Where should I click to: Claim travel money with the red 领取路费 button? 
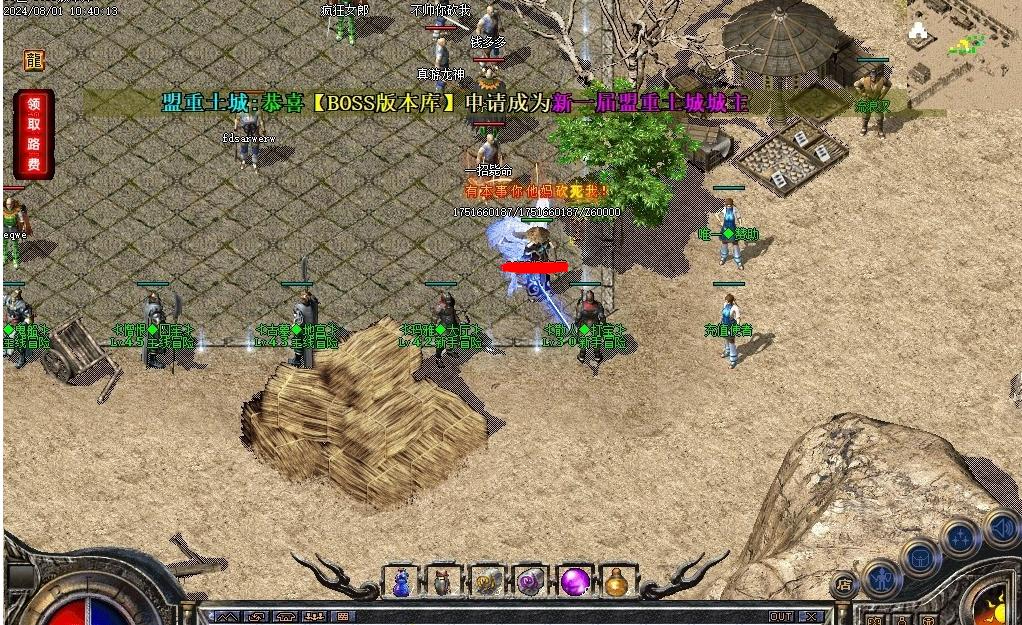(34, 134)
